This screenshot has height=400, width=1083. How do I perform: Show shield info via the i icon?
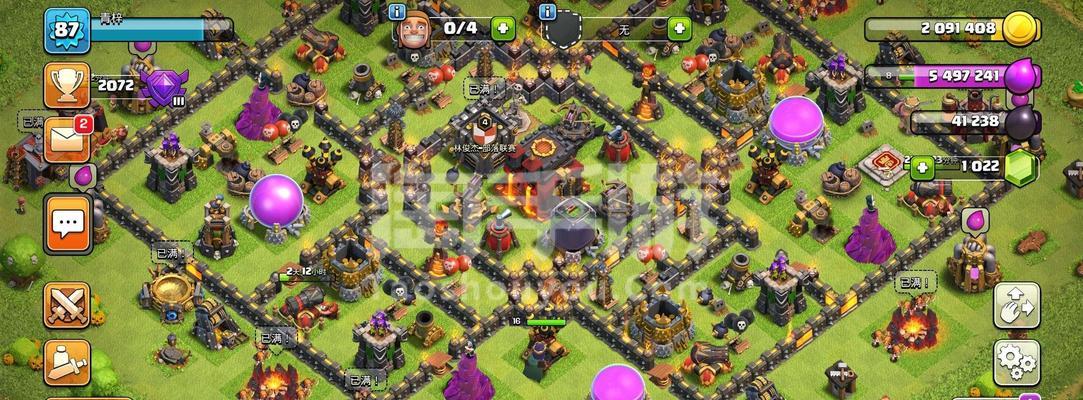546,12
